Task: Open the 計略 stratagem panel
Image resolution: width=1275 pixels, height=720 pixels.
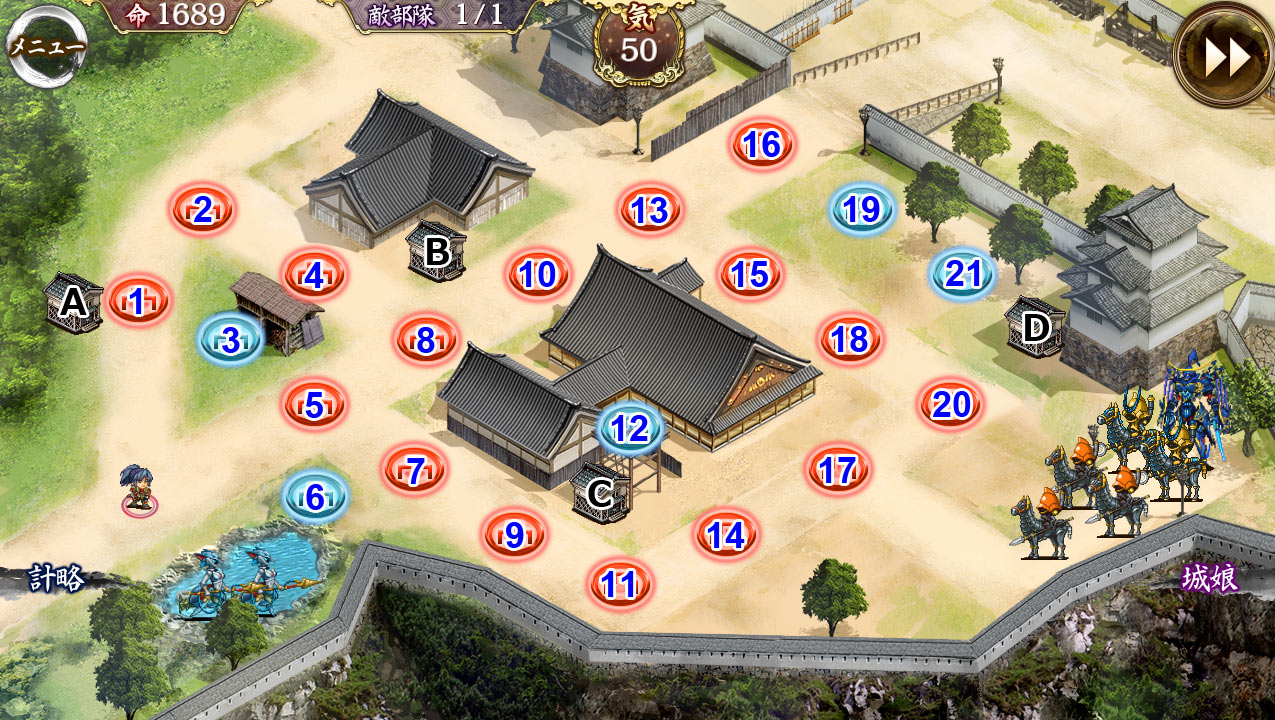Action: click(55, 578)
